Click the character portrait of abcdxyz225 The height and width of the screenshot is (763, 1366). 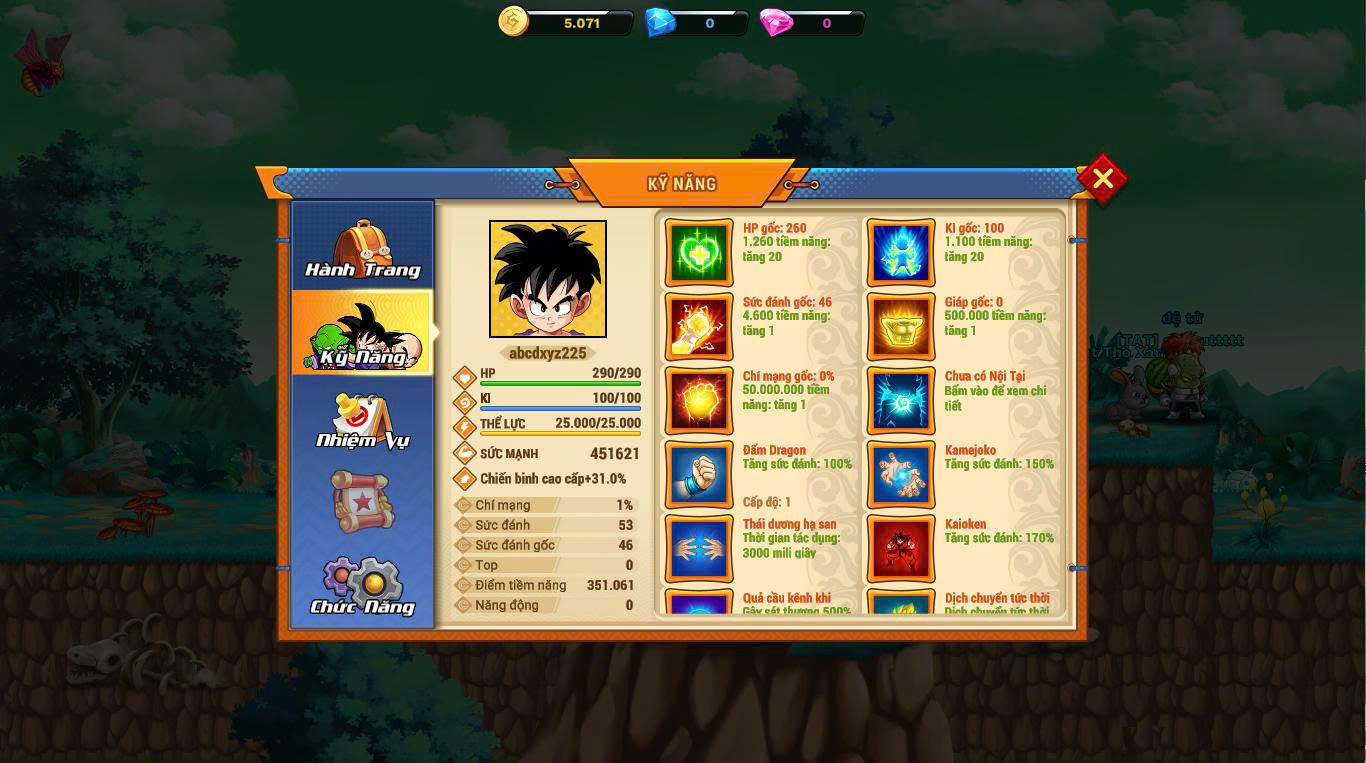(x=548, y=279)
